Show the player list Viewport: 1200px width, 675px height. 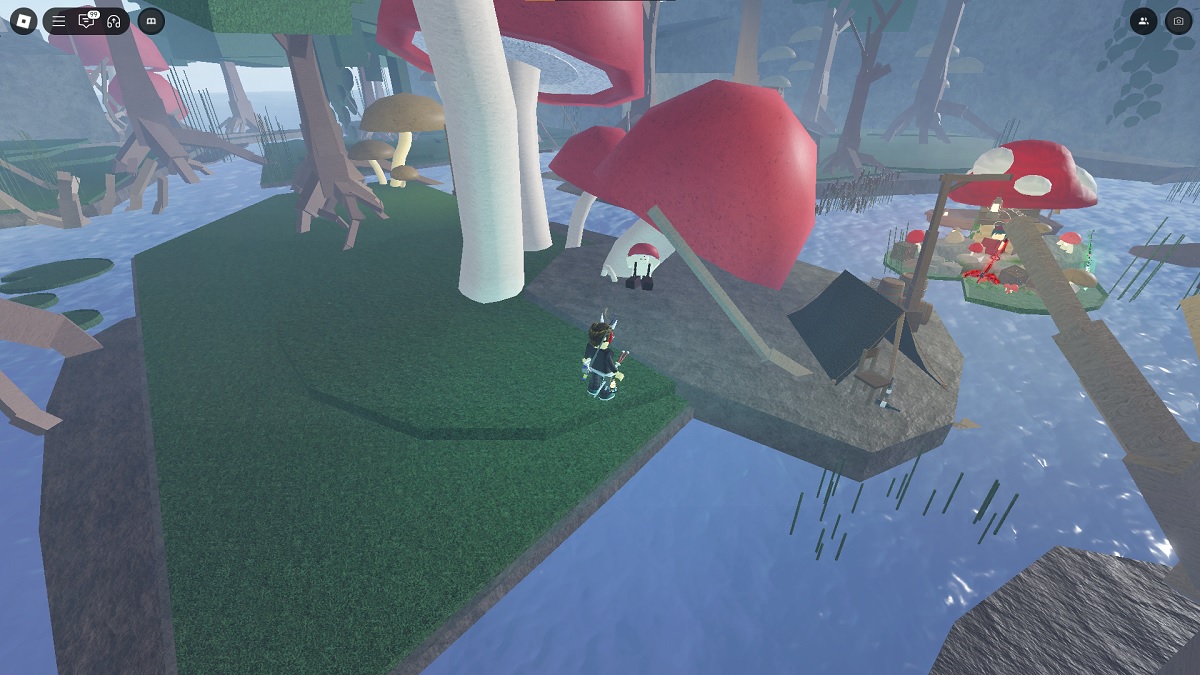[1143, 21]
